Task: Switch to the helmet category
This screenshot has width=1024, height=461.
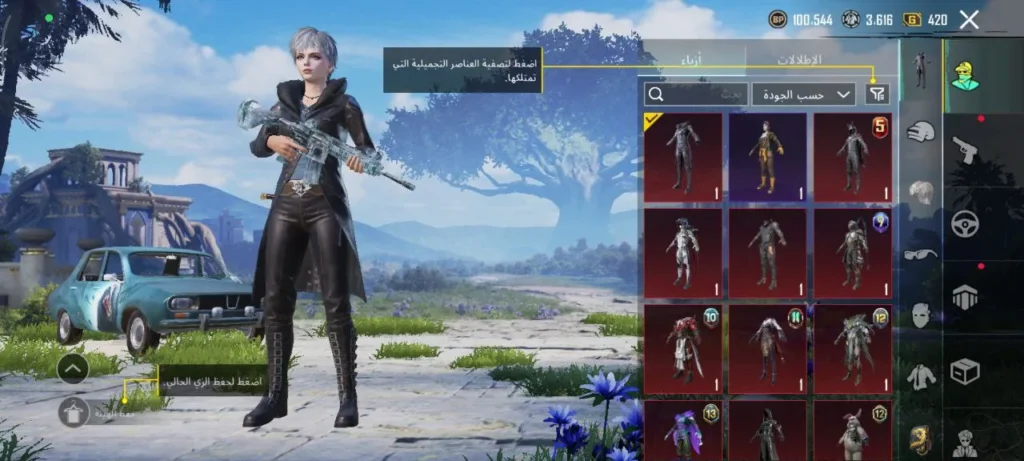Action: [920, 131]
